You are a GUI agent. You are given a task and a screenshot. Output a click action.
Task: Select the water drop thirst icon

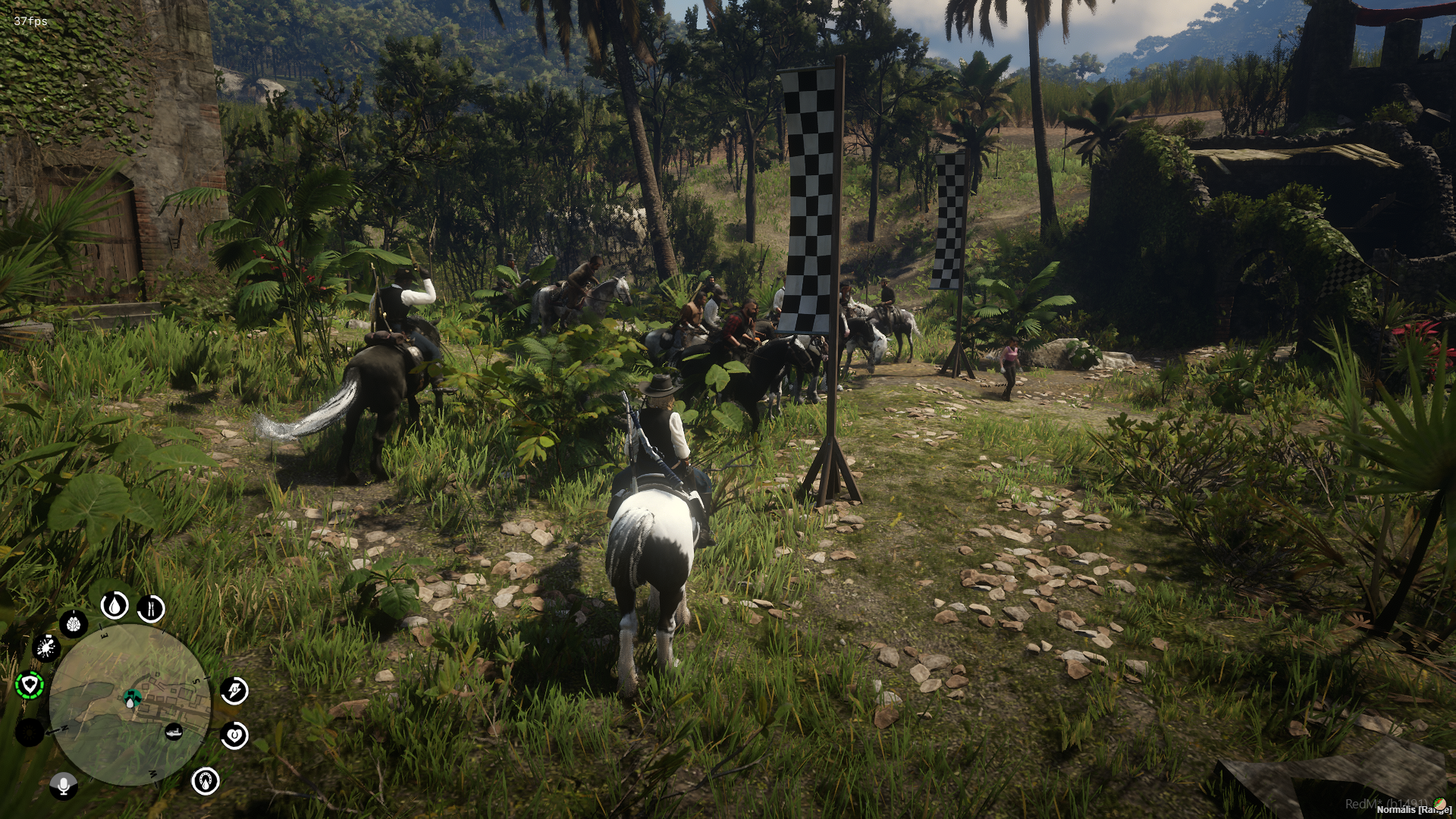[115, 605]
